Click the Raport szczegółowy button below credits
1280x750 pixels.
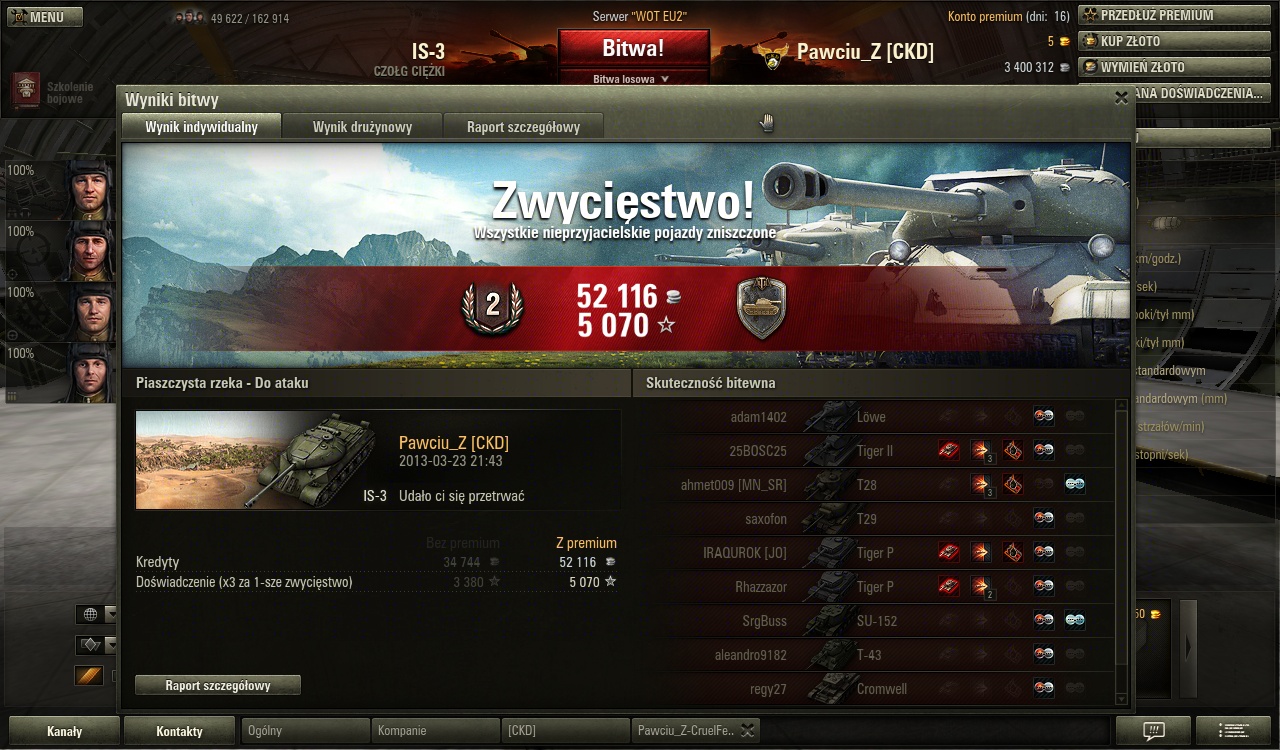click(x=218, y=685)
